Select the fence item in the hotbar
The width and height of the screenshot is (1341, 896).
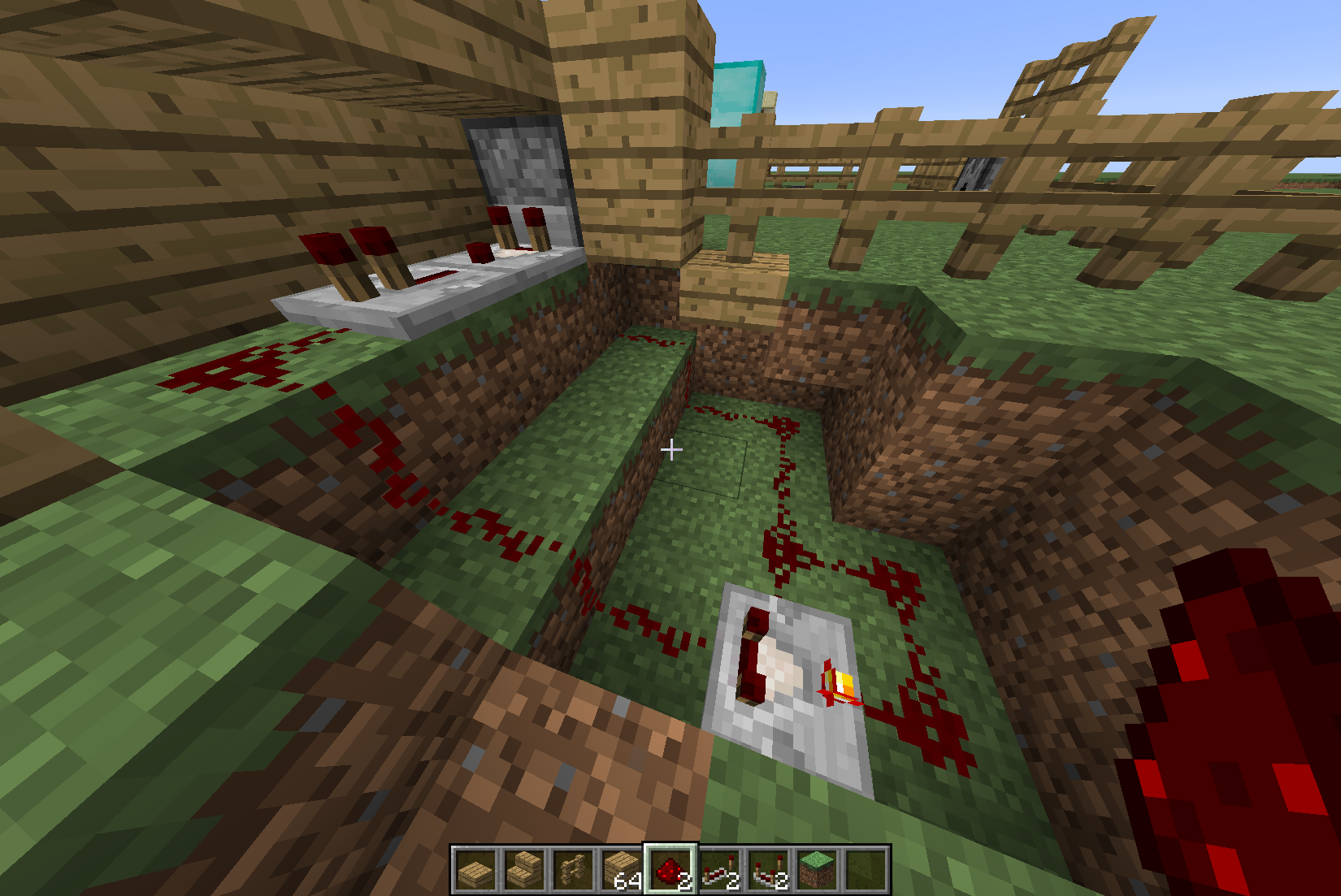[x=570, y=869]
